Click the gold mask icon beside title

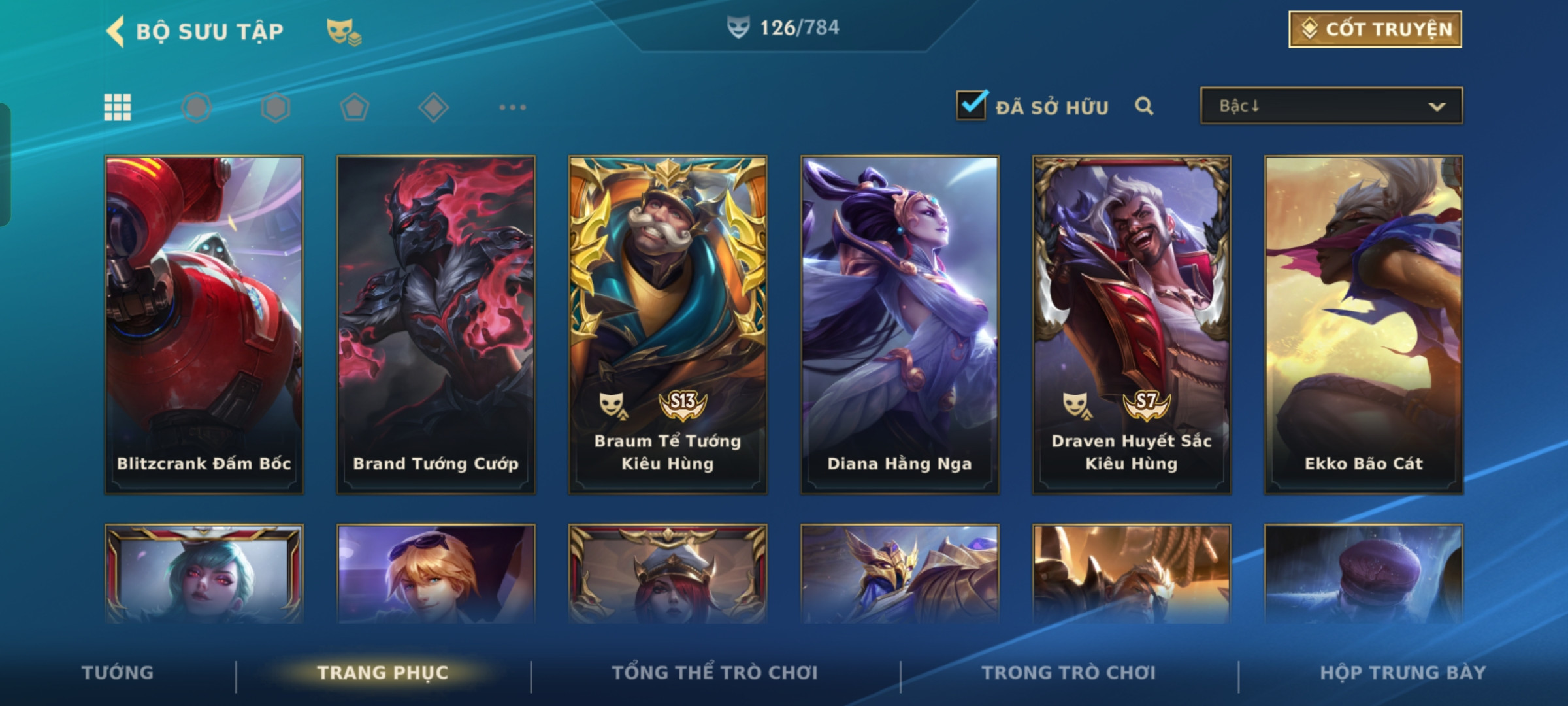click(344, 31)
